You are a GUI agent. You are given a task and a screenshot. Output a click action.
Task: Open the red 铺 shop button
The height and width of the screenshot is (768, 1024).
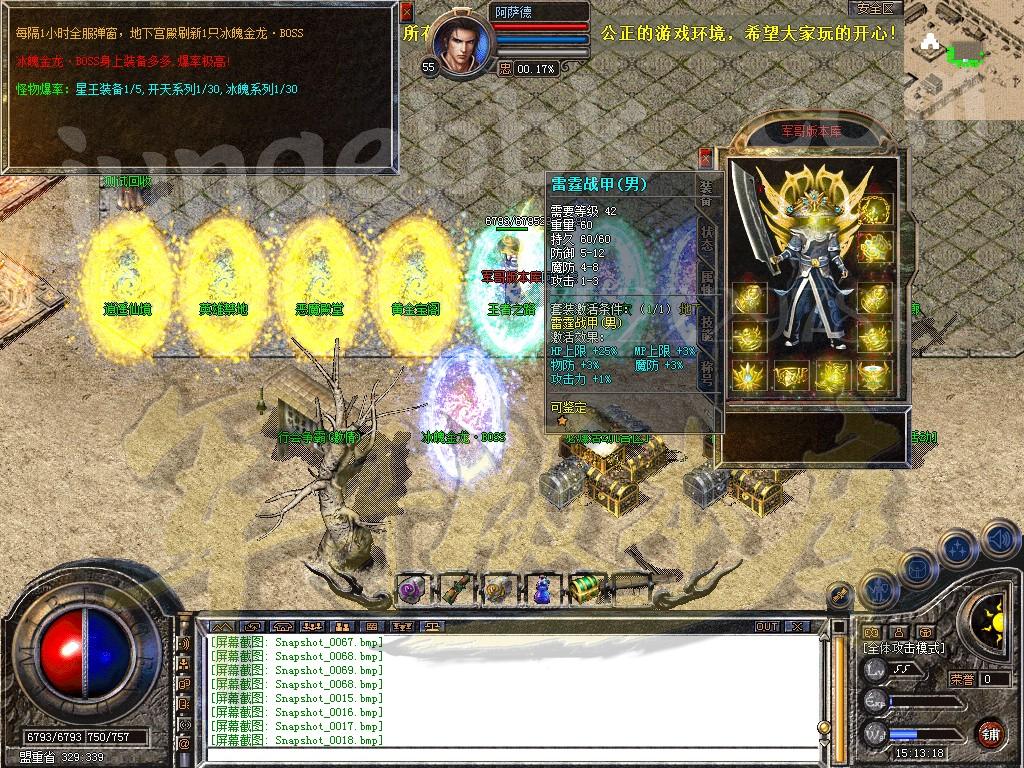coord(990,733)
